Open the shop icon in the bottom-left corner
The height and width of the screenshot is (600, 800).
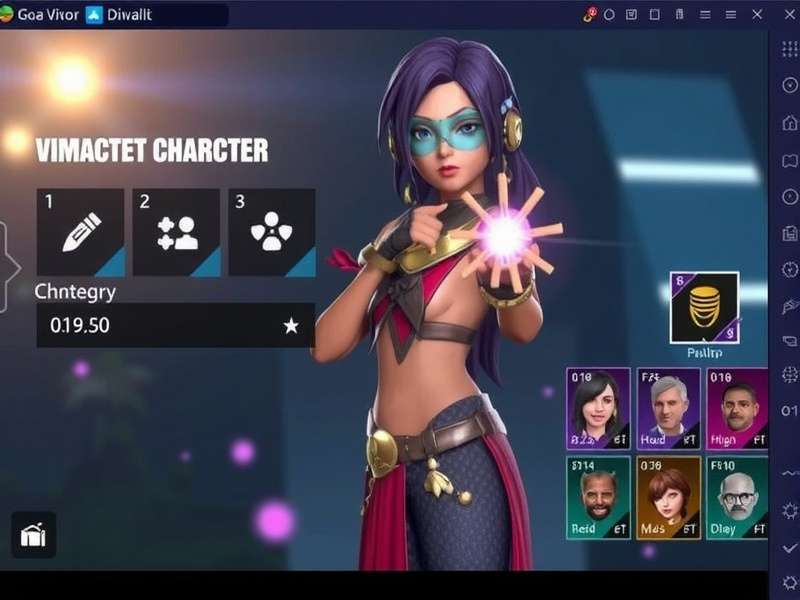pyautogui.click(x=33, y=536)
